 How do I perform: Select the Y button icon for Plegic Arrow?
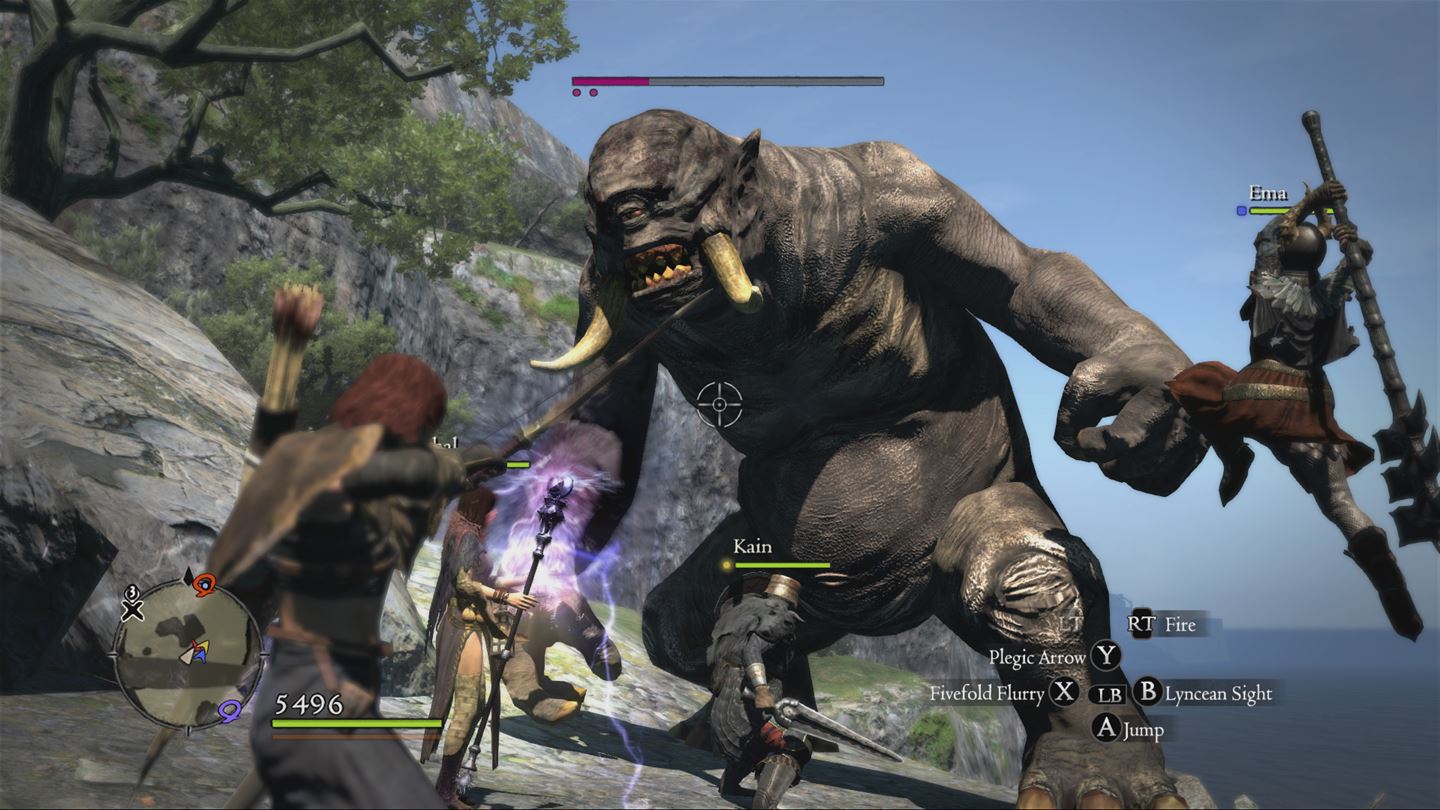[1104, 656]
